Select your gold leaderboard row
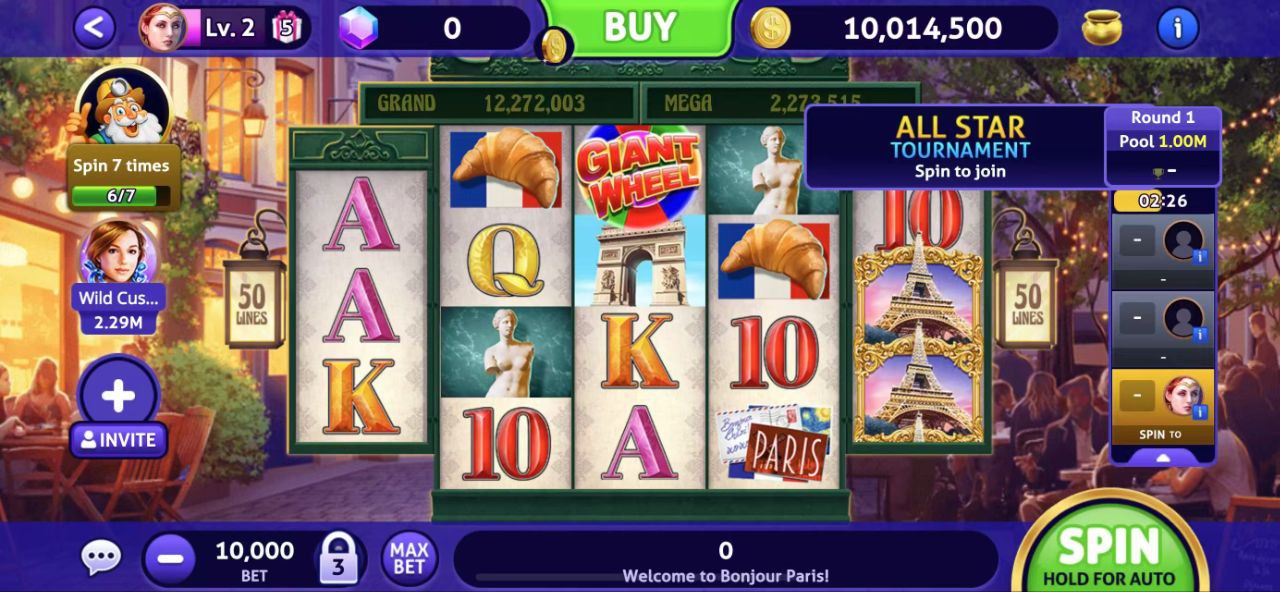Viewport: 1280px width, 592px height. 1162,406
